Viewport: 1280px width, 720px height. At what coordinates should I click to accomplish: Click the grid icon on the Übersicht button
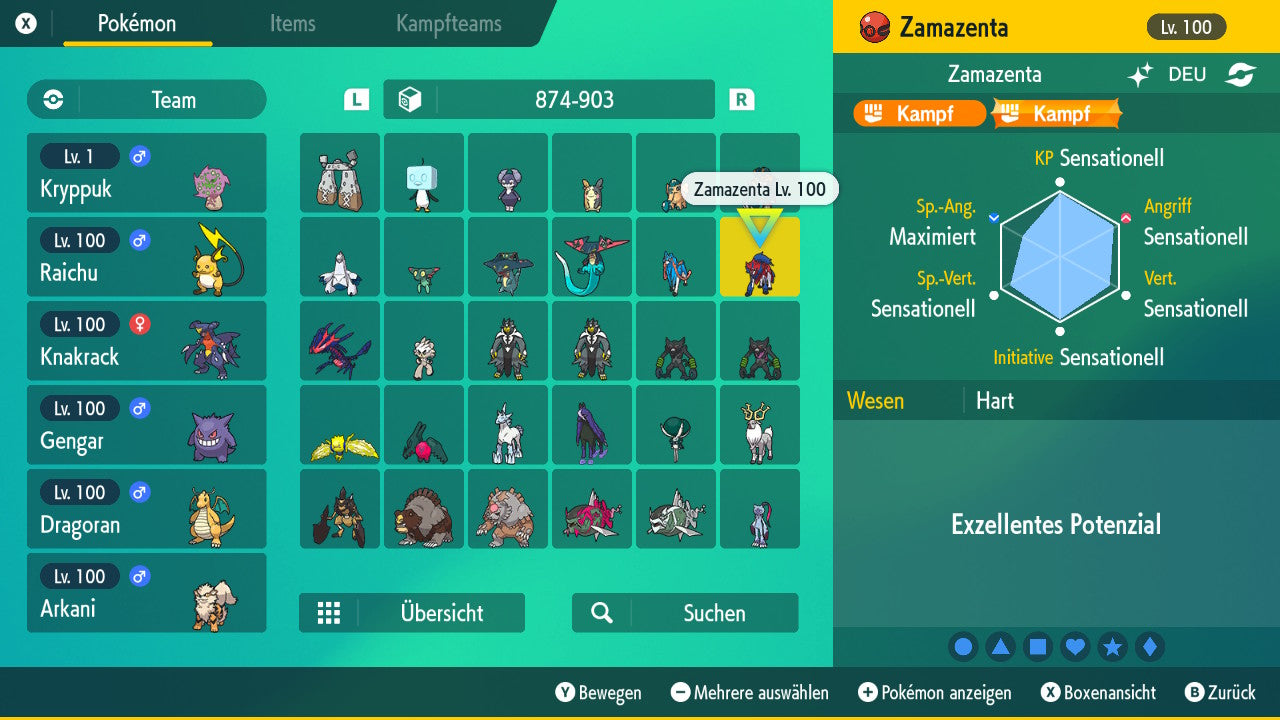tap(329, 613)
